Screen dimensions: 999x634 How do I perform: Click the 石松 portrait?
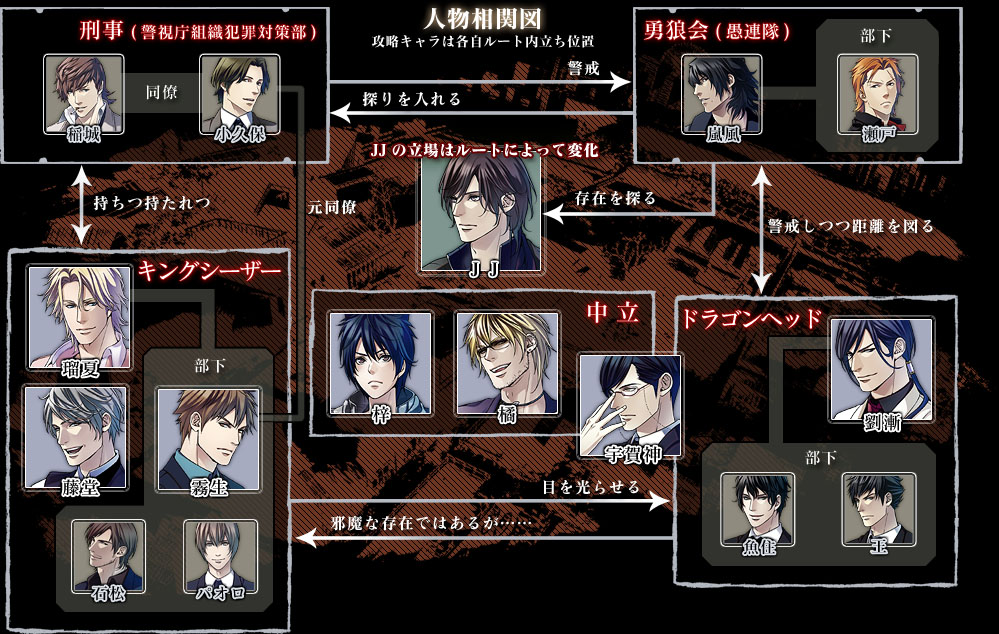pyautogui.click(x=107, y=557)
